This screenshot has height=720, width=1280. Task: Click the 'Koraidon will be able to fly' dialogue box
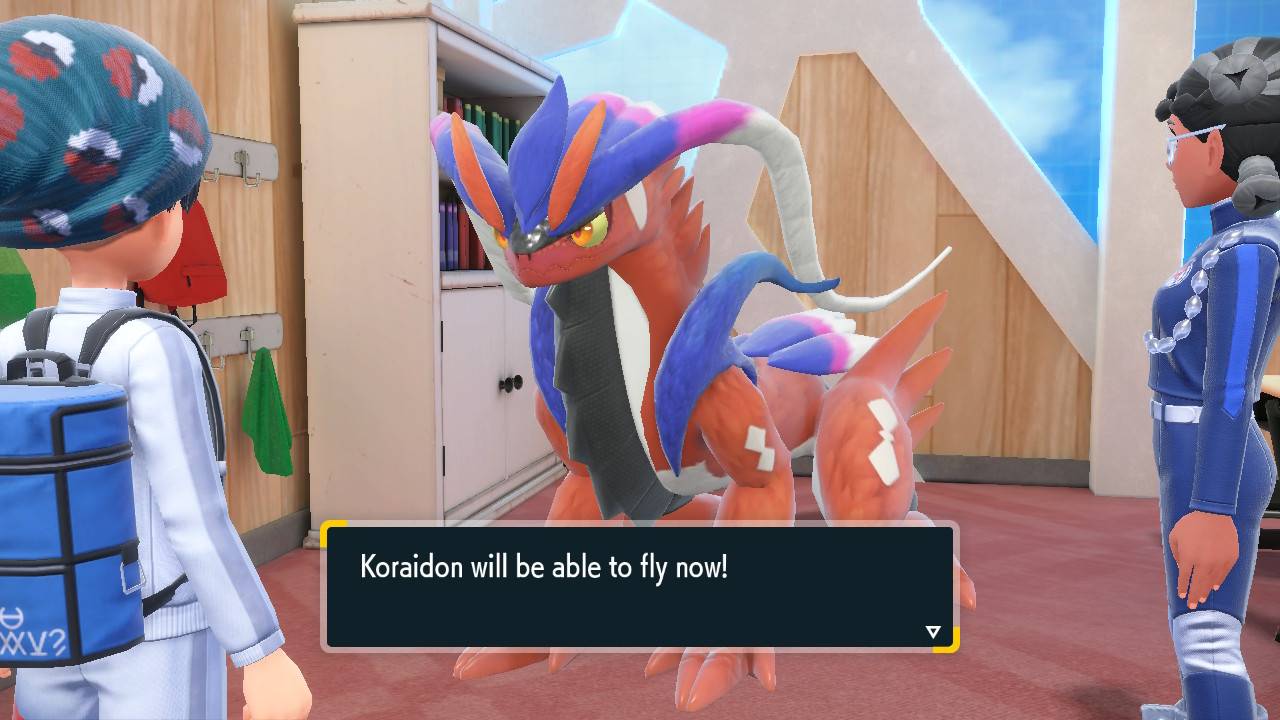640,586
